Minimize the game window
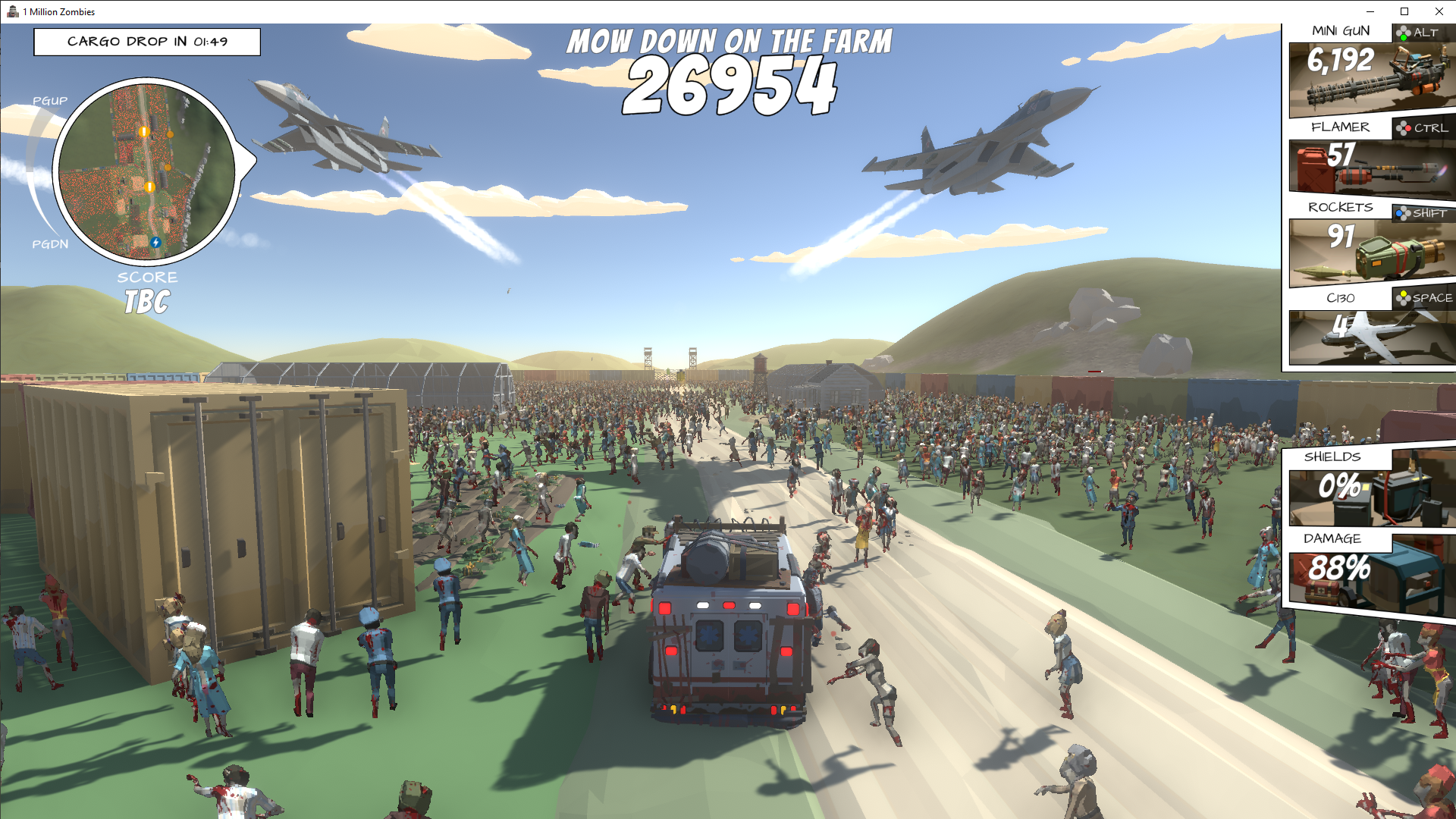Screen dimensions: 1456x819 point(1370,11)
